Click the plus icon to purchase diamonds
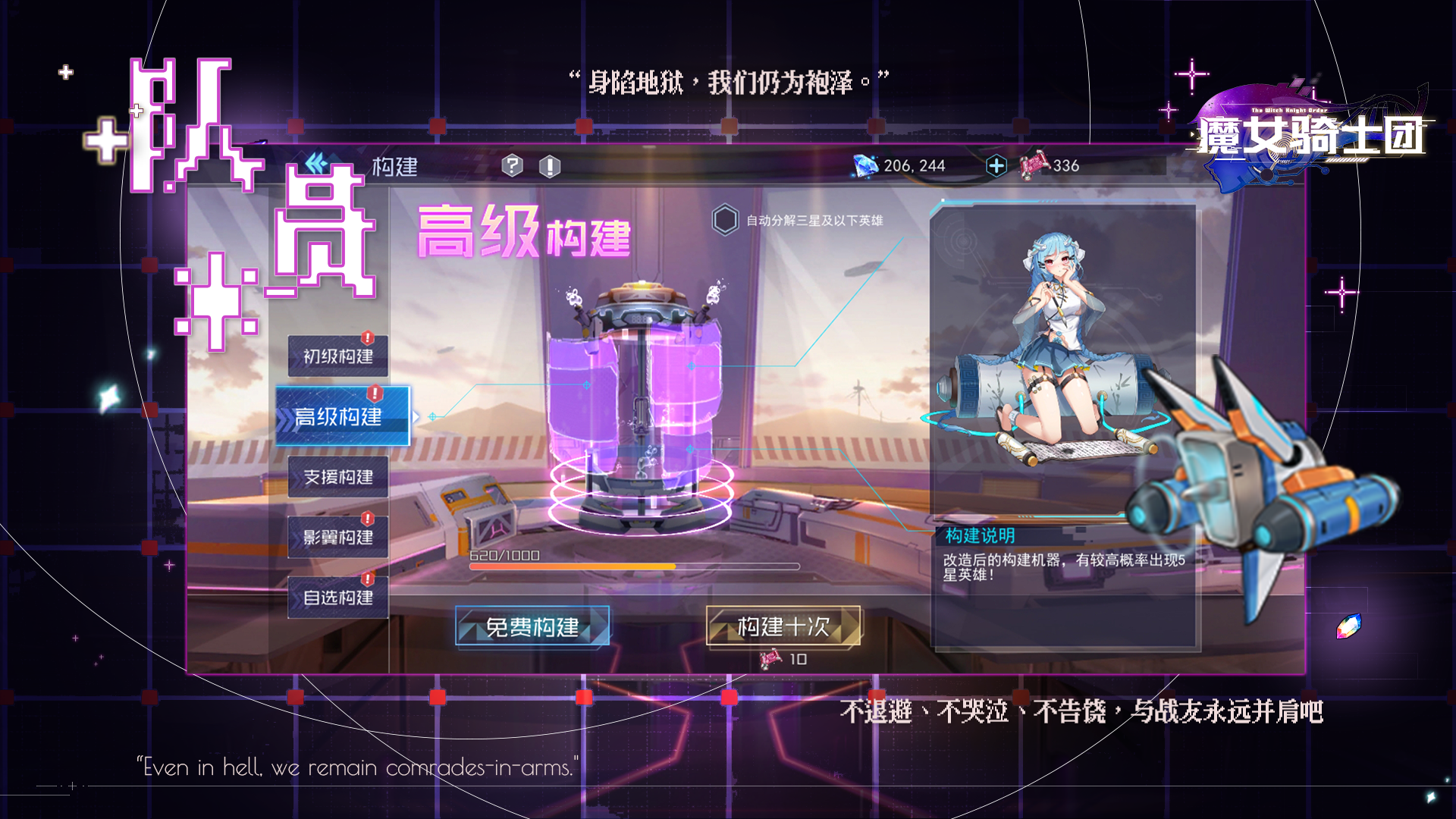This screenshot has width=1456, height=819. [997, 165]
